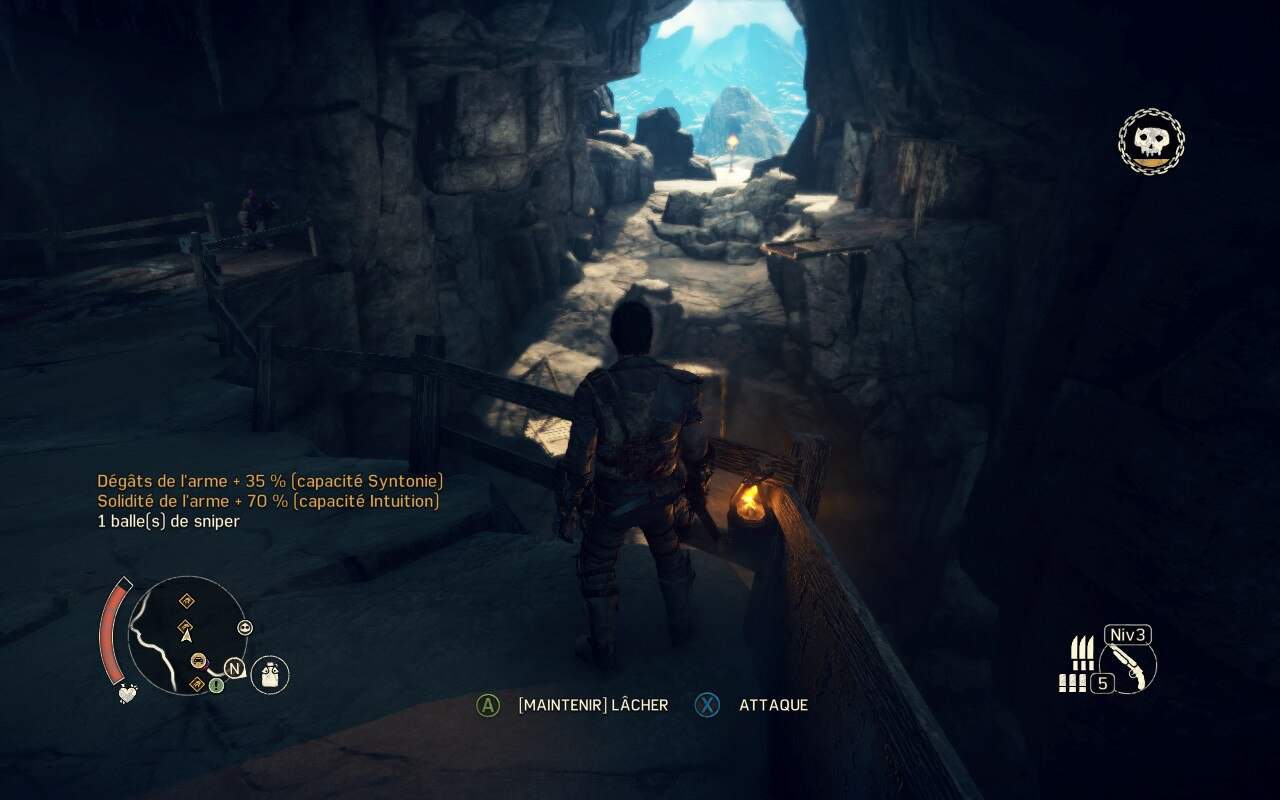Select the shotgun weapon icon
The image size is (1280, 800).
coord(1129,666)
